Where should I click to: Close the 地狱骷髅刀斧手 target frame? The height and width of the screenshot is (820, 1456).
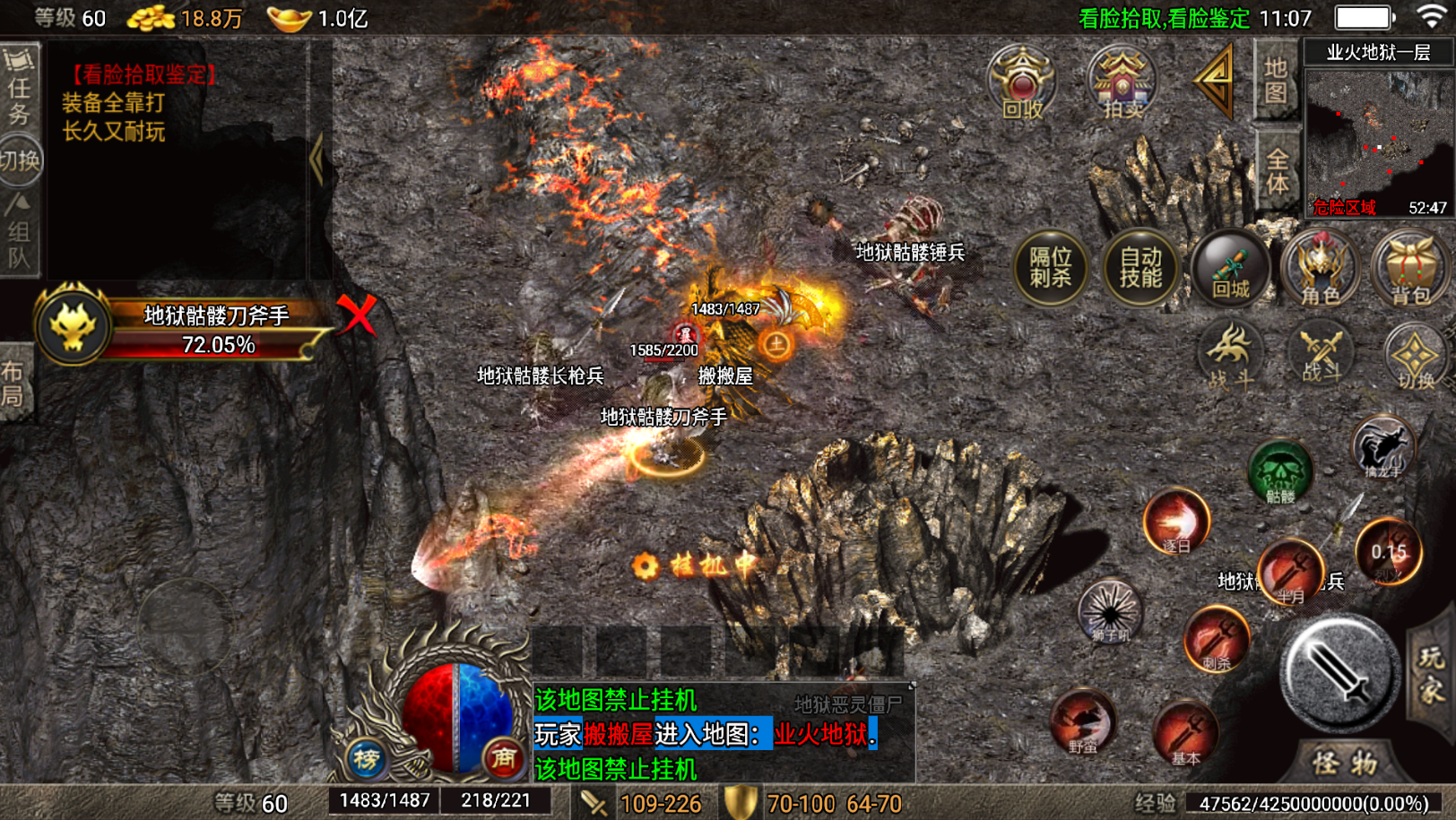[x=357, y=315]
